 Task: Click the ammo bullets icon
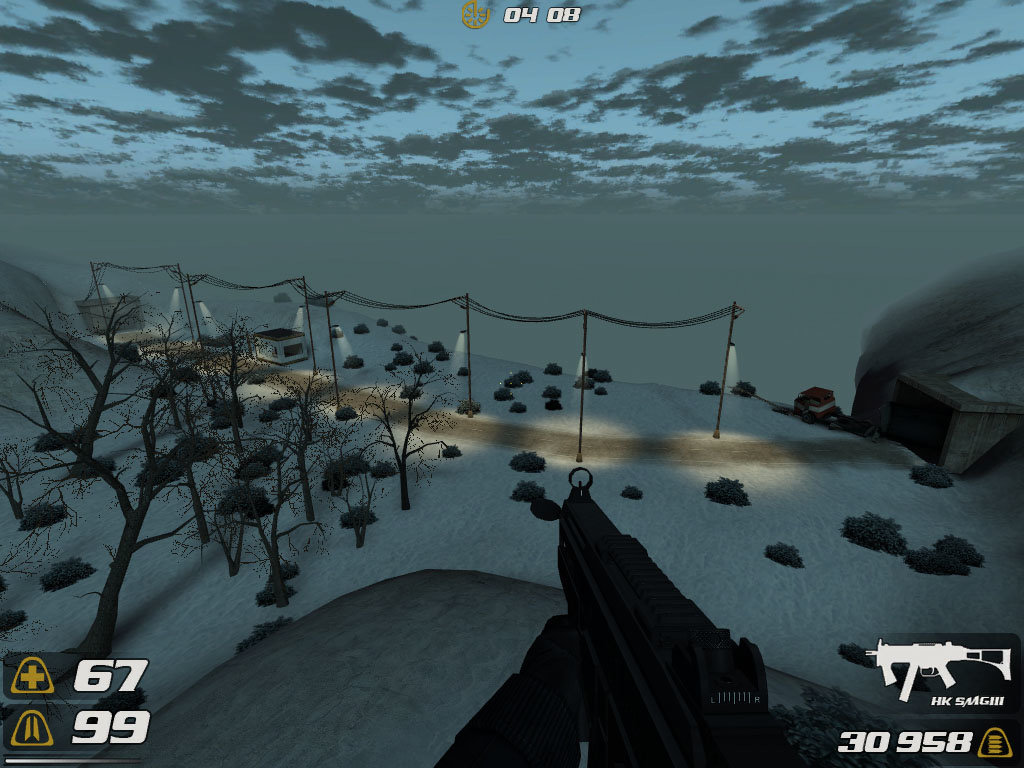click(994, 742)
